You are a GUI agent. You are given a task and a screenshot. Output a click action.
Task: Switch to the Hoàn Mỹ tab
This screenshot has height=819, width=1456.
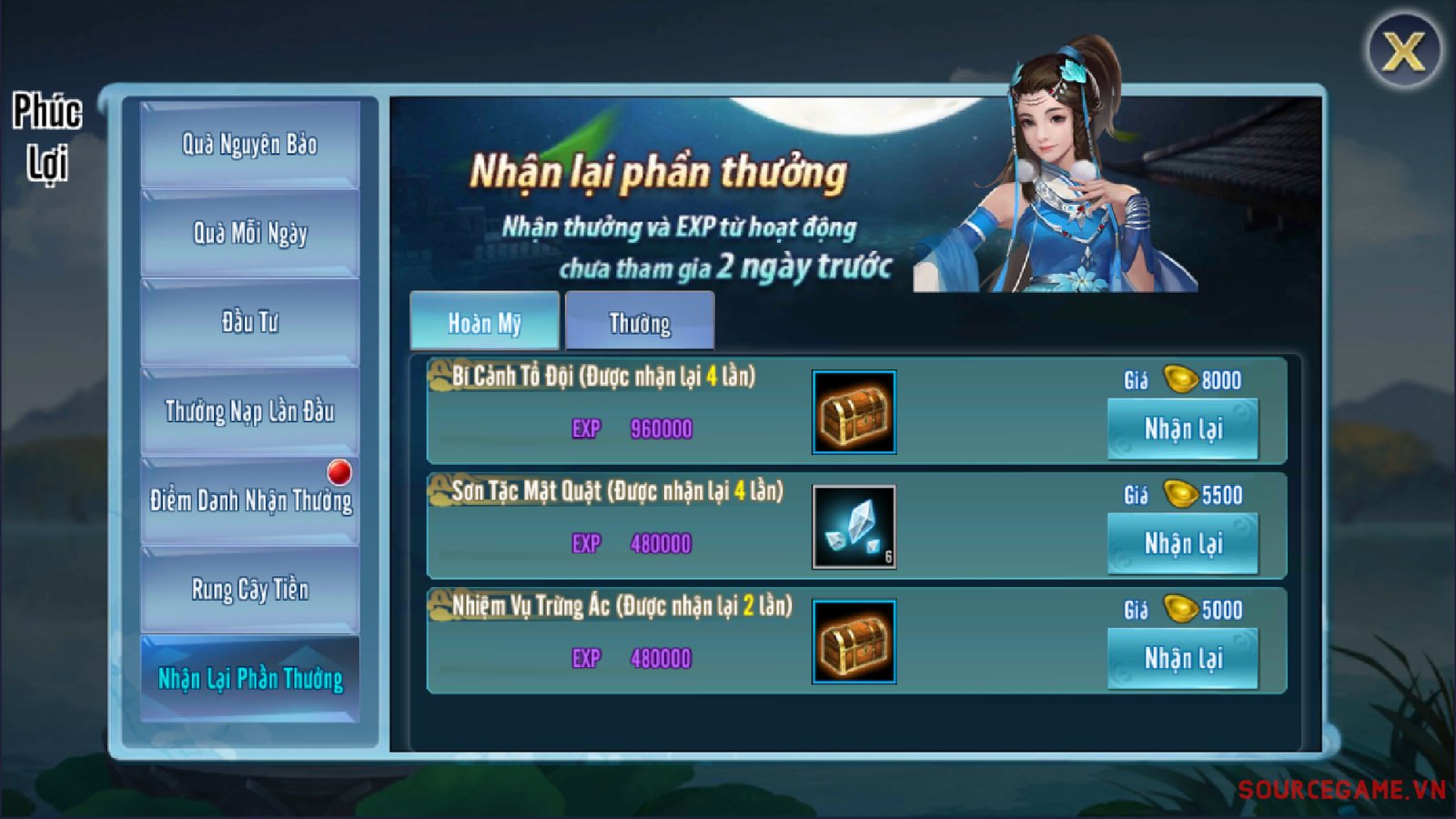pyautogui.click(x=484, y=322)
